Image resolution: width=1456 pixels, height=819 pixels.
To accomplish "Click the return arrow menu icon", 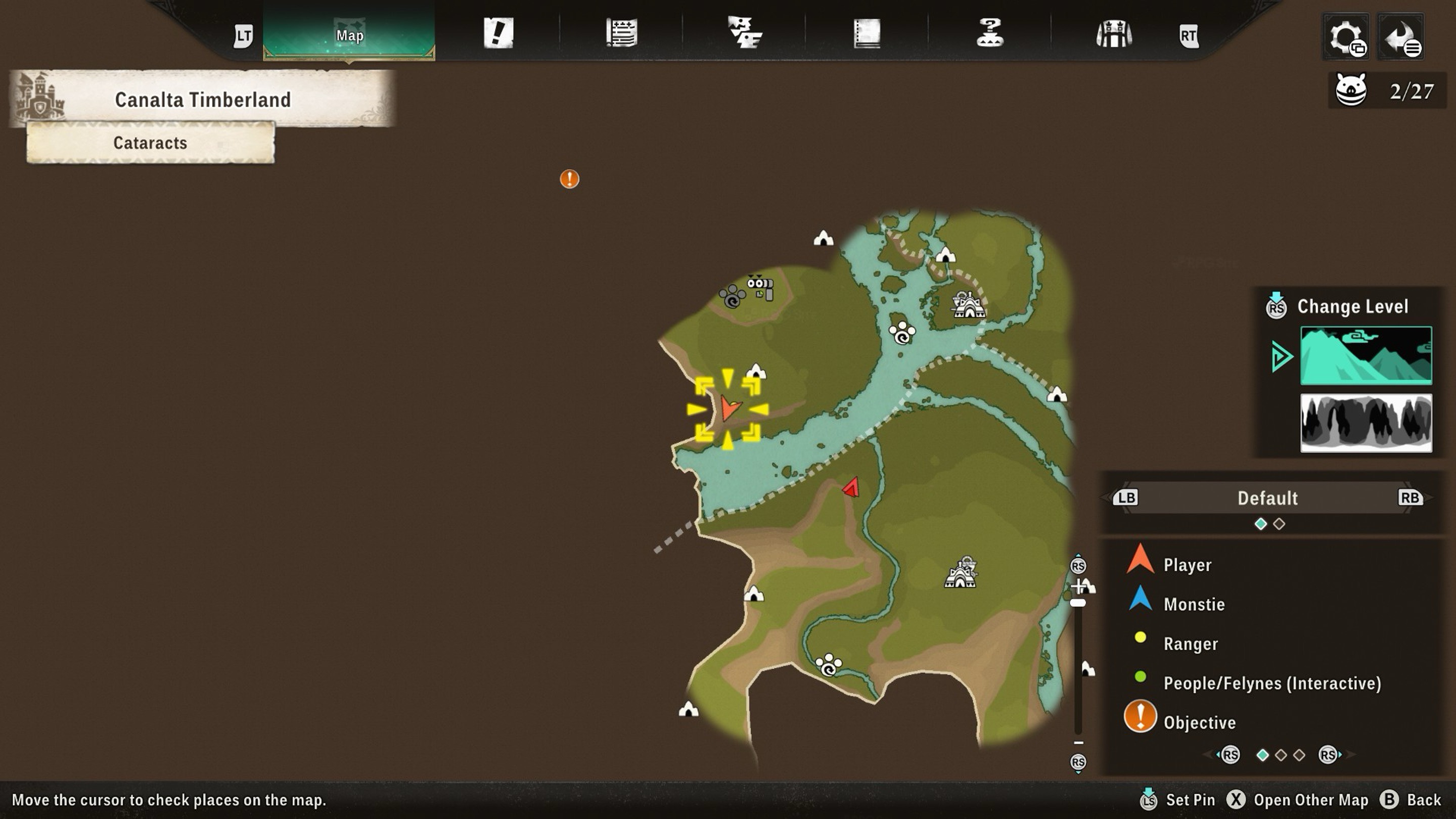I will (1401, 37).
